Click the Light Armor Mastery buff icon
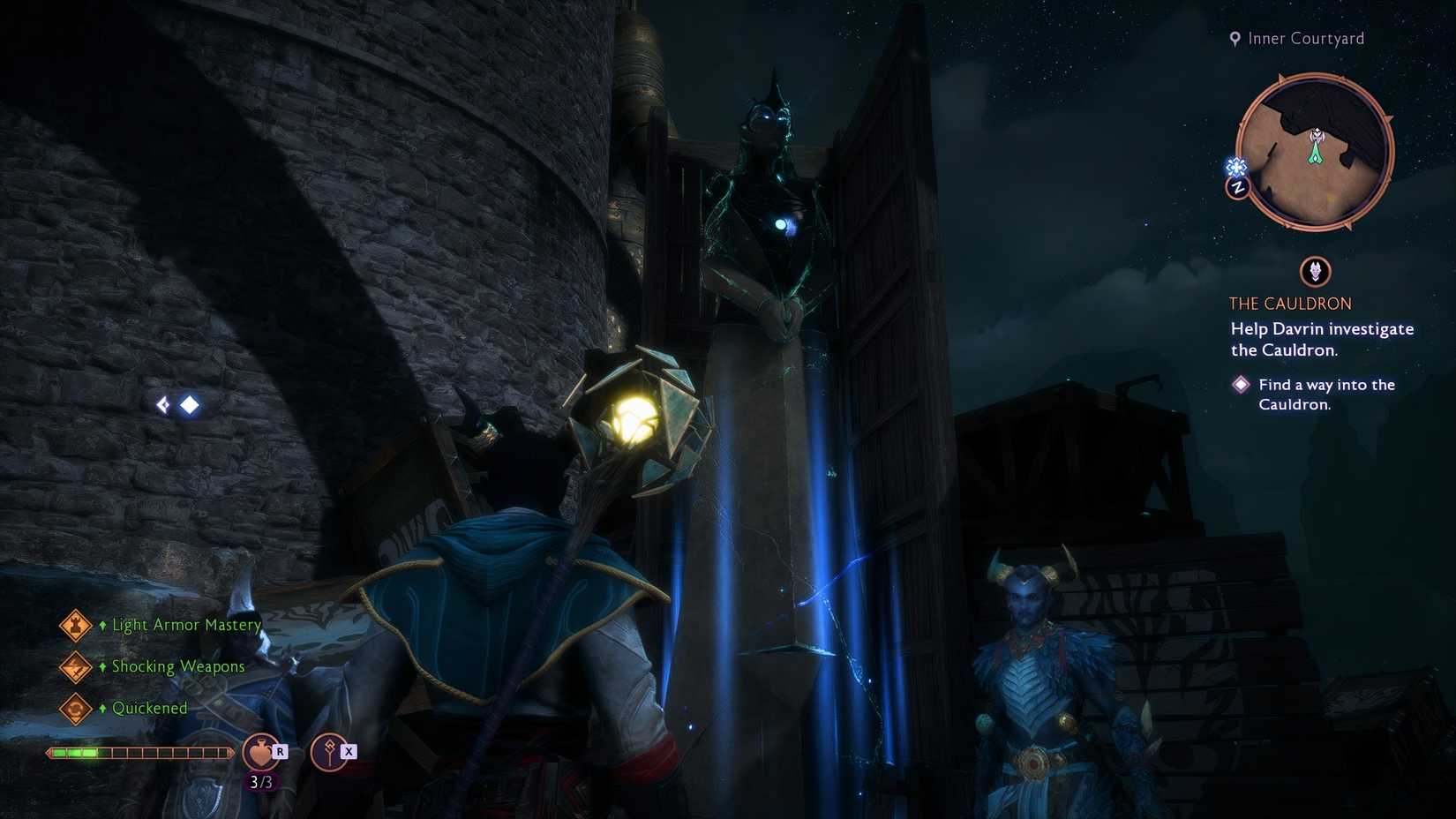Viewport: 1456px width, 819px height. [75, 625]
